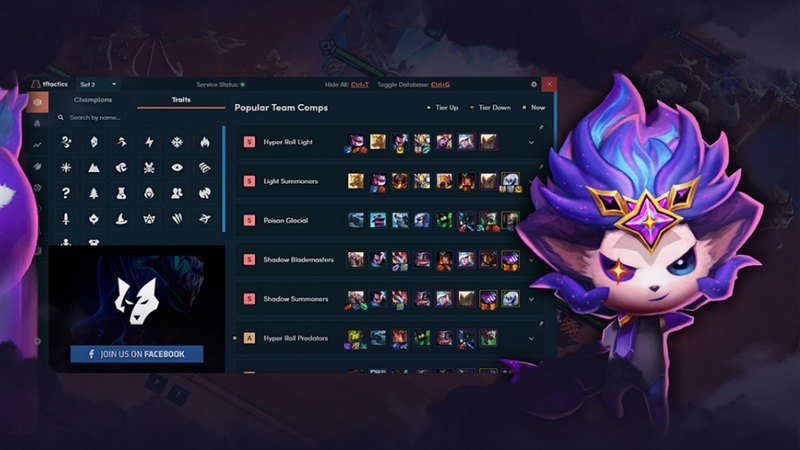Open the Set 2 dropdown

98,84
